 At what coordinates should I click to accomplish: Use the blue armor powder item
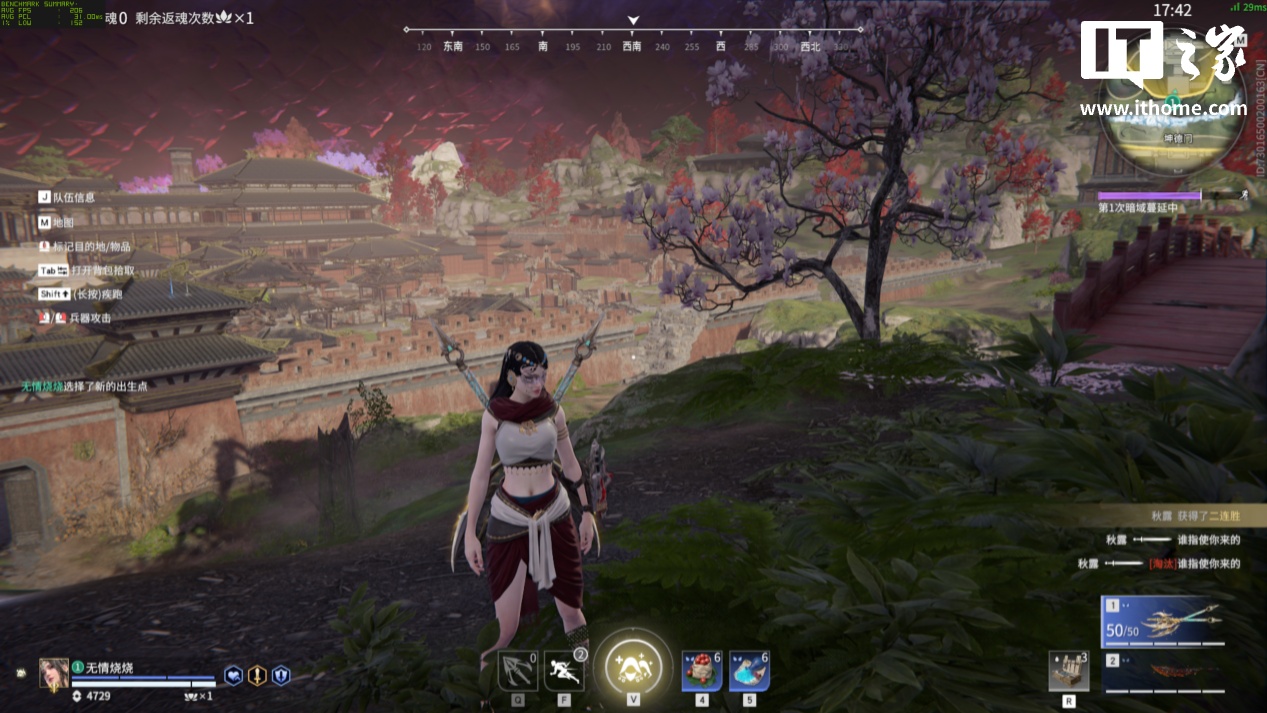[x=749, y=670]
